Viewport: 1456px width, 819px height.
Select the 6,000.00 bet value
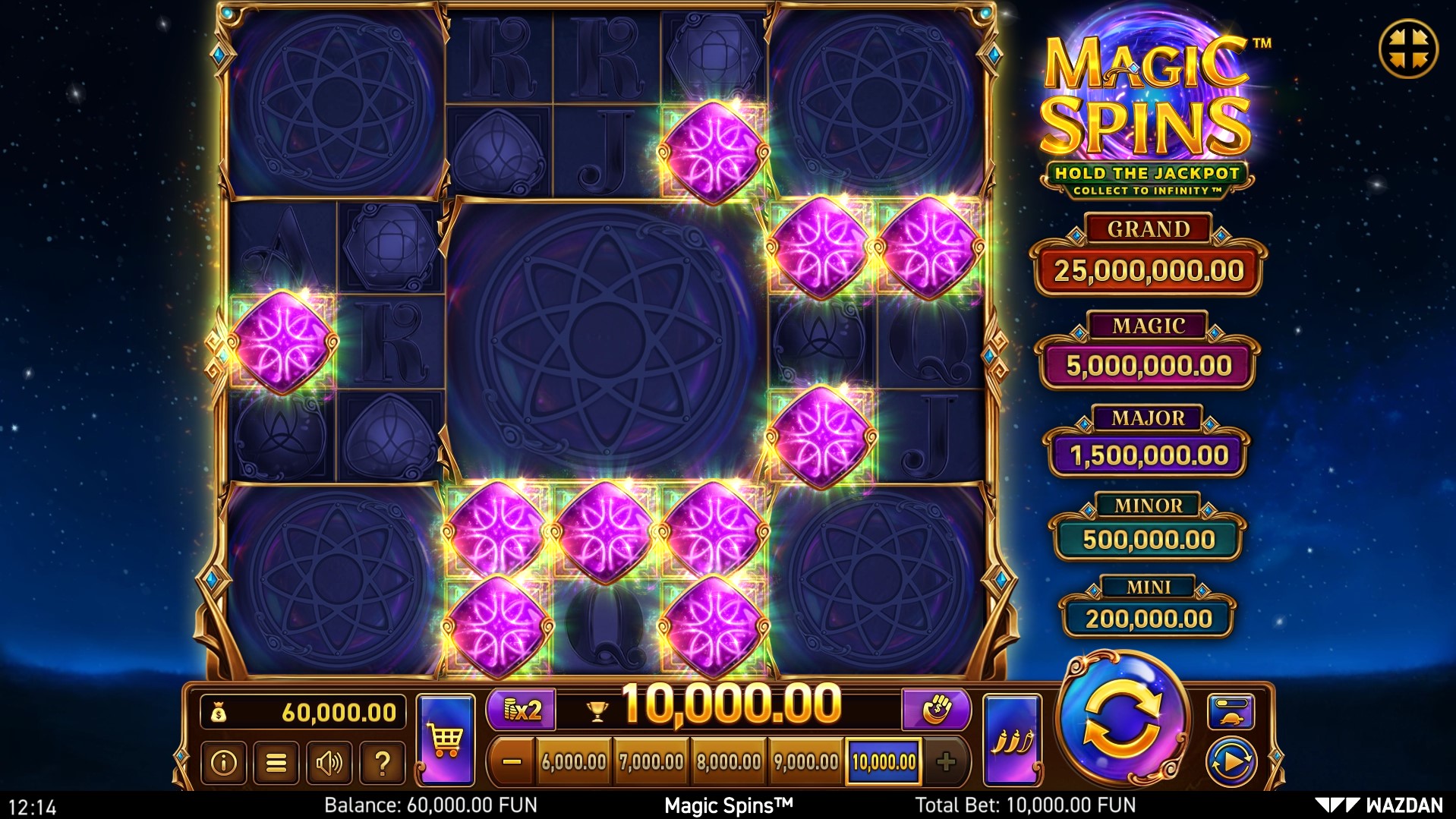click(574, 761)
